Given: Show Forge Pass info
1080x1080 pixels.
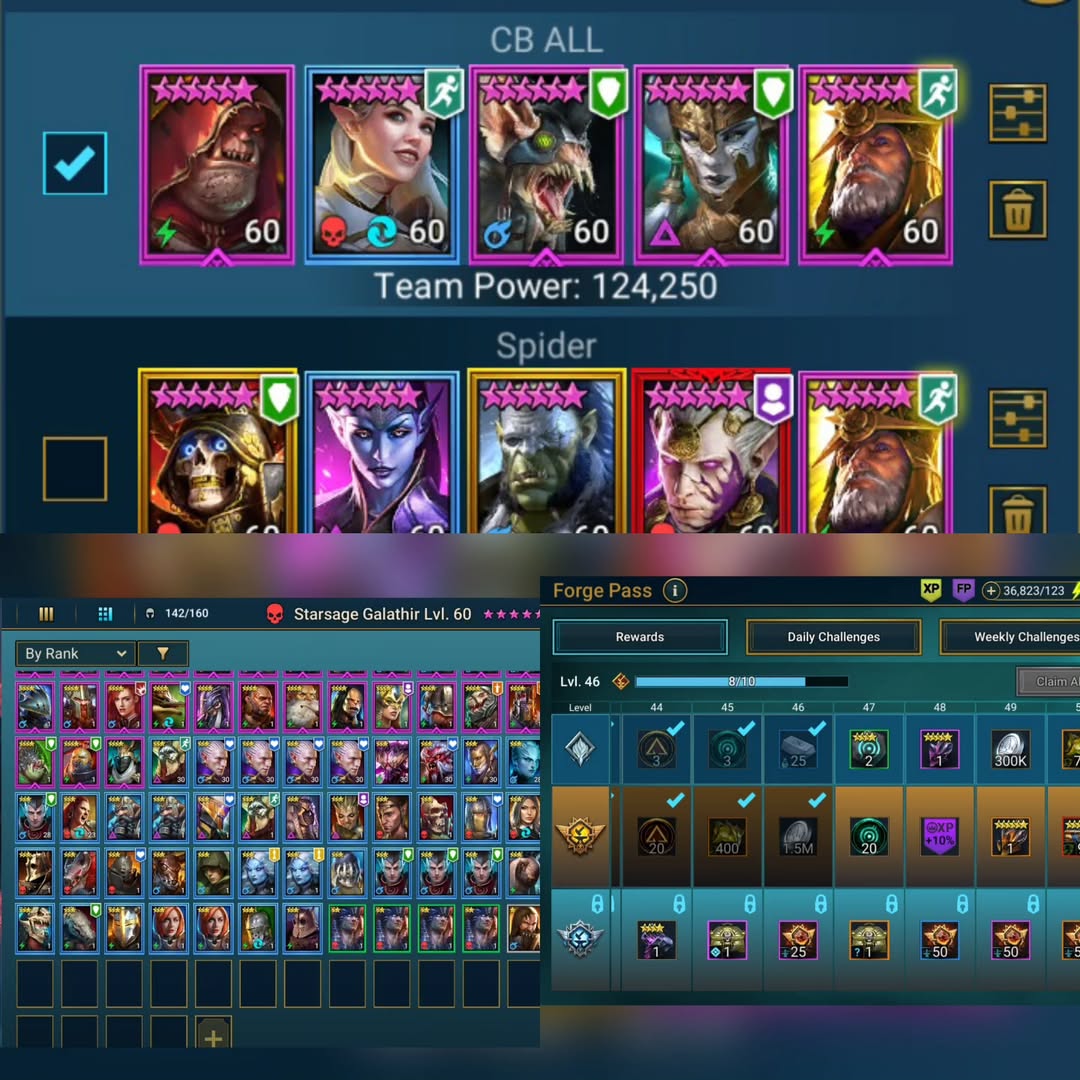Looking at the screenshot, I should (675, 591).
